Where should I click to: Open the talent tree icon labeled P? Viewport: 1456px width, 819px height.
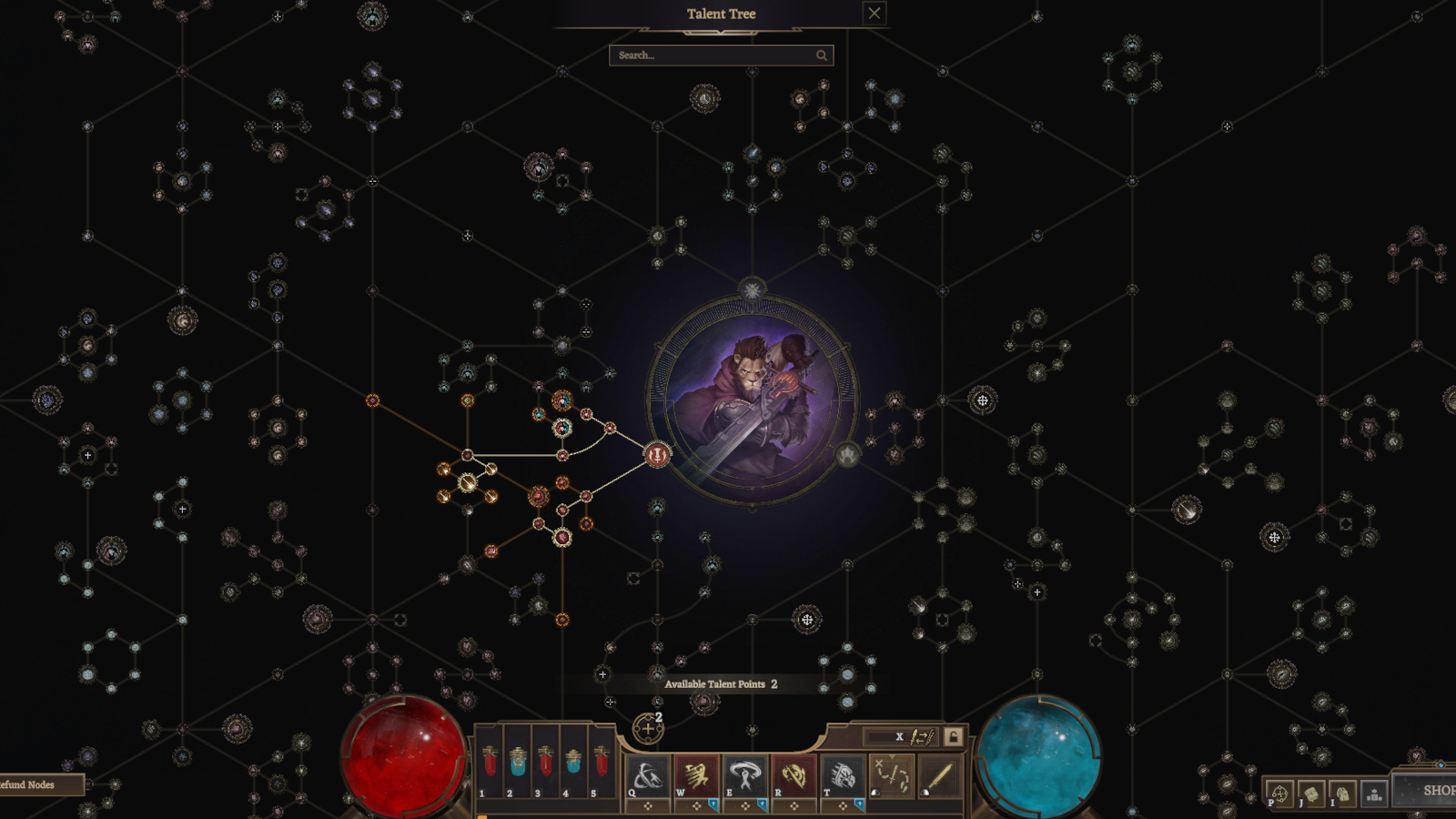(1279, 794)
